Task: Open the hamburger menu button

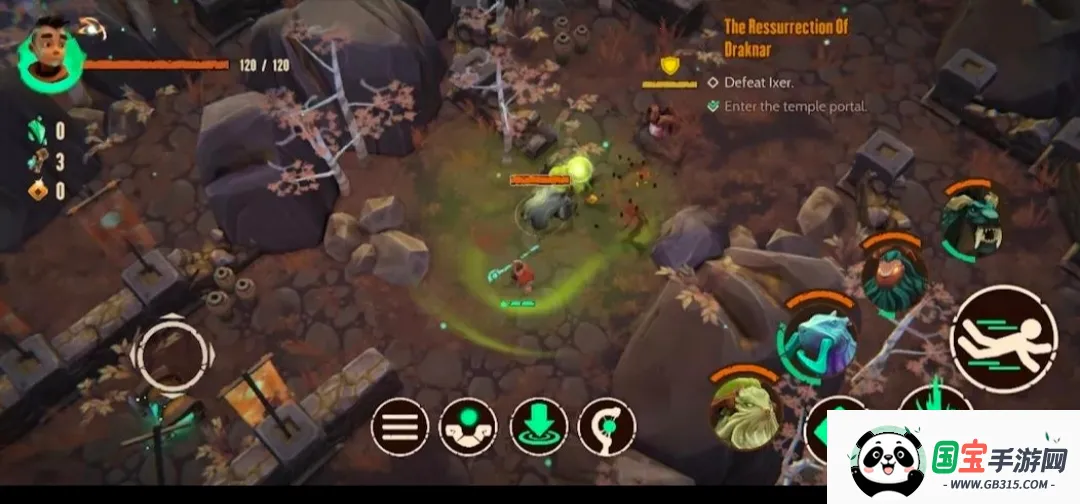Action: pyautogui.click(x=400, y=428)
